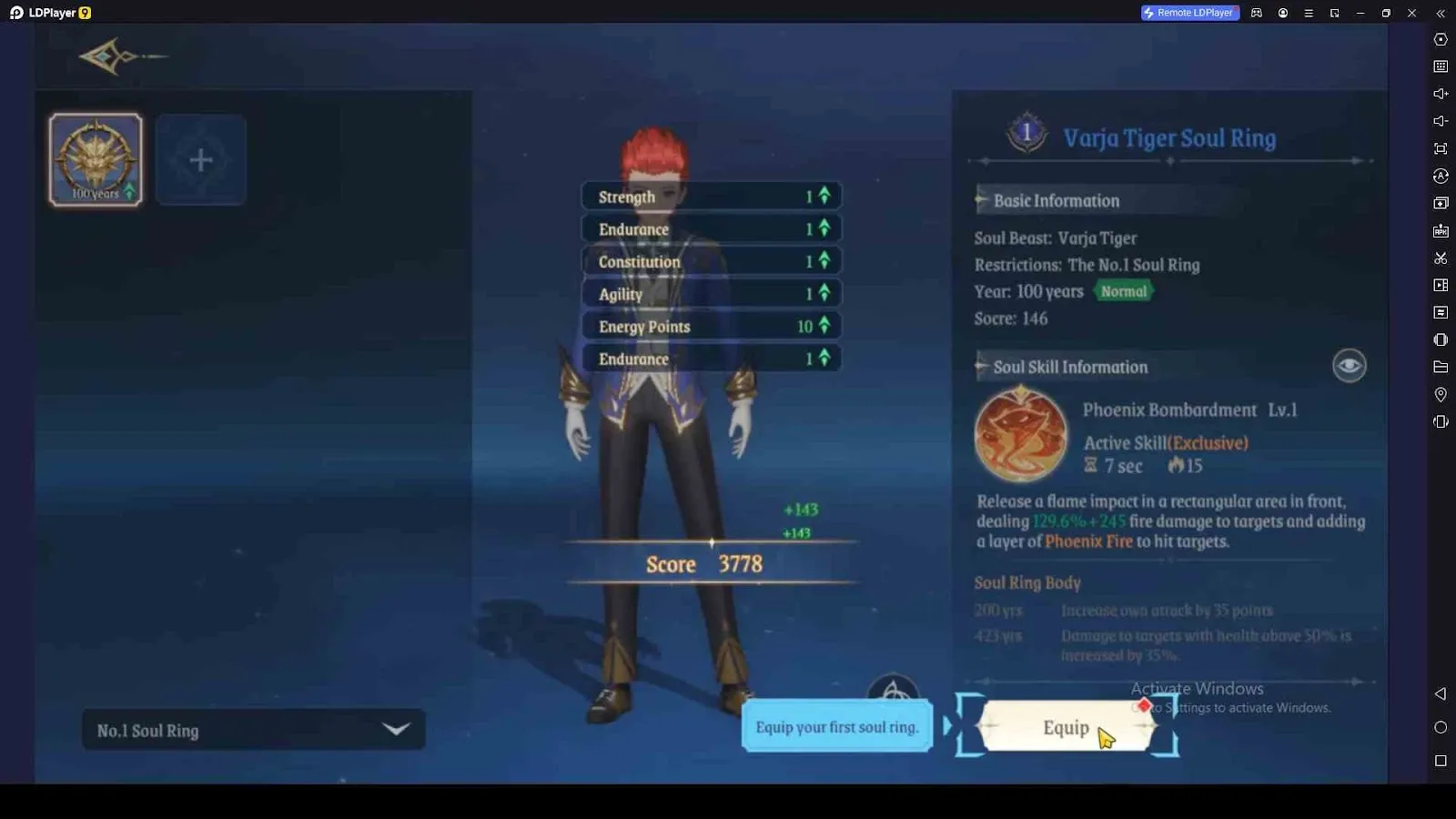The height and width of the screenshot is (819, 1456).
Task: Increase the emulator volume
Action: [x=1441, y=93]
